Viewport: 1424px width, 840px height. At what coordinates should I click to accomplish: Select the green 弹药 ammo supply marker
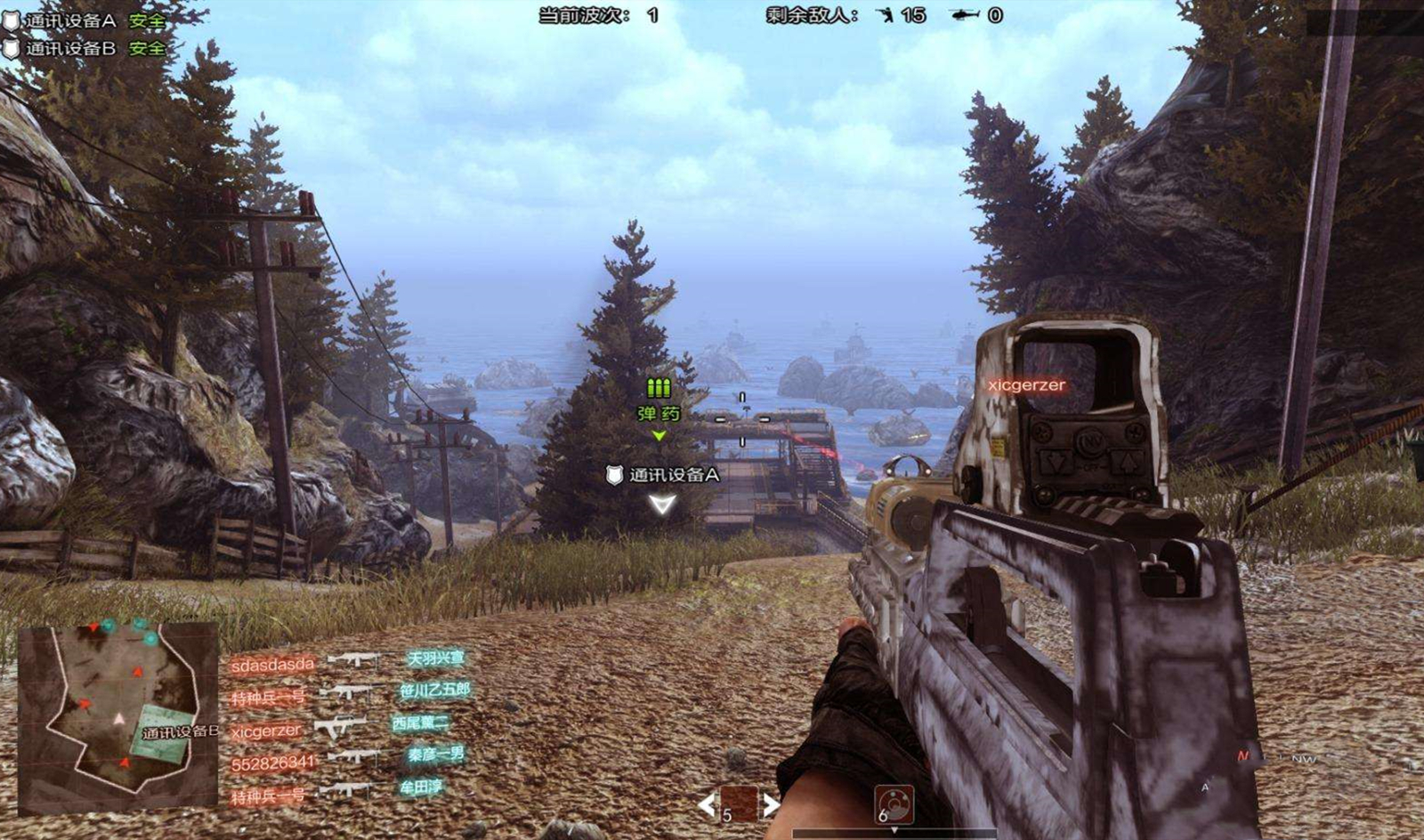coord(659,400)
